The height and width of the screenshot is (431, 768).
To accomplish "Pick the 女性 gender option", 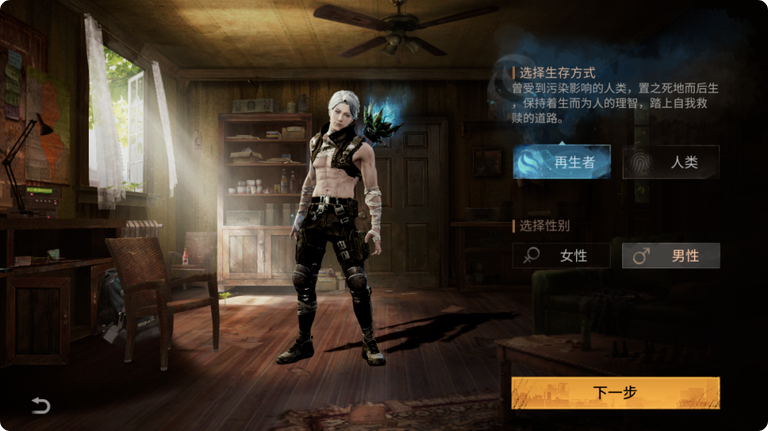I will click(561, 256).
